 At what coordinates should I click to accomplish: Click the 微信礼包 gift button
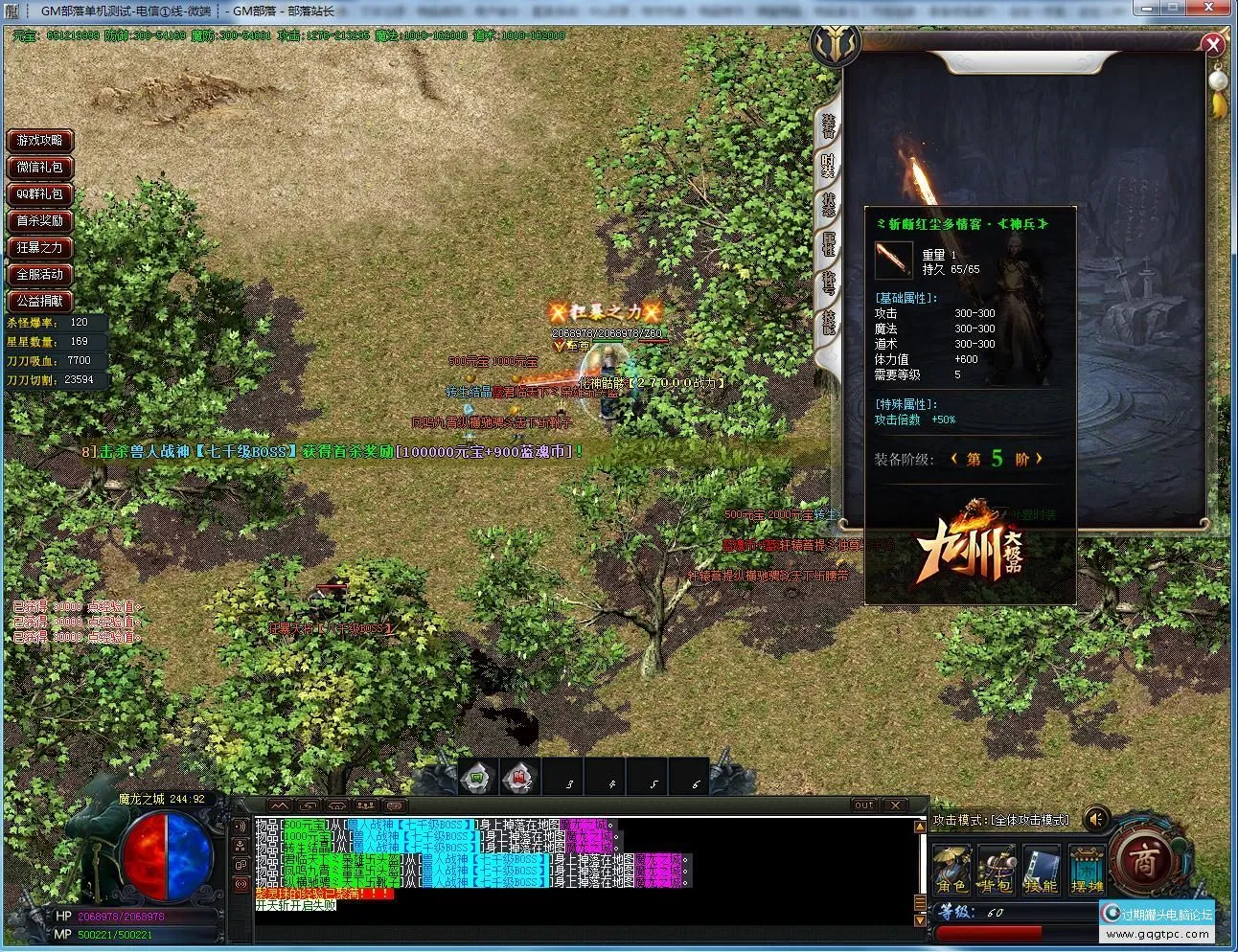40,168
